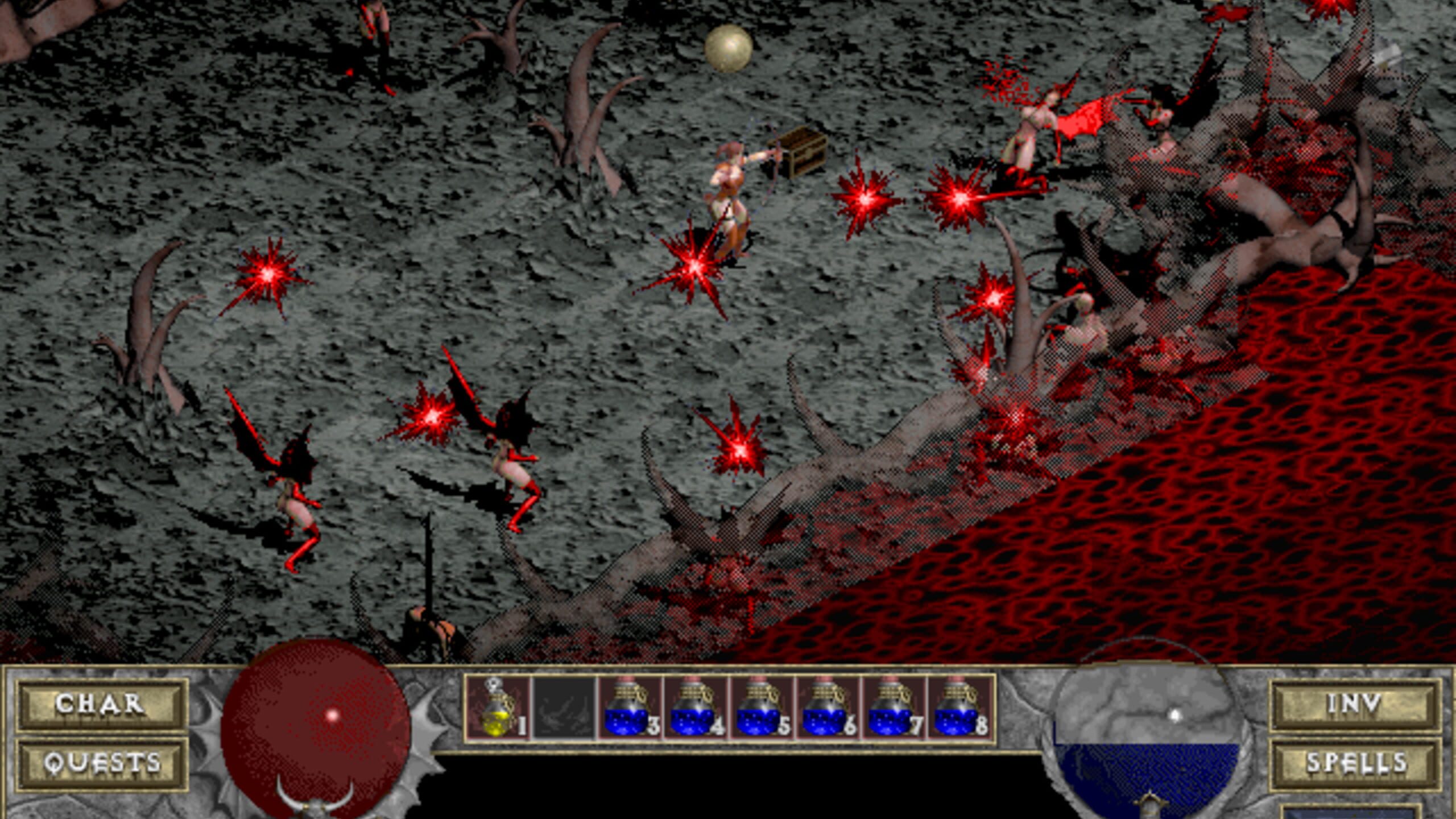This screenshot has width=1456, height=819.
Task: Use the blue mana potion in slot 3
Action: [x=630, y=709]
